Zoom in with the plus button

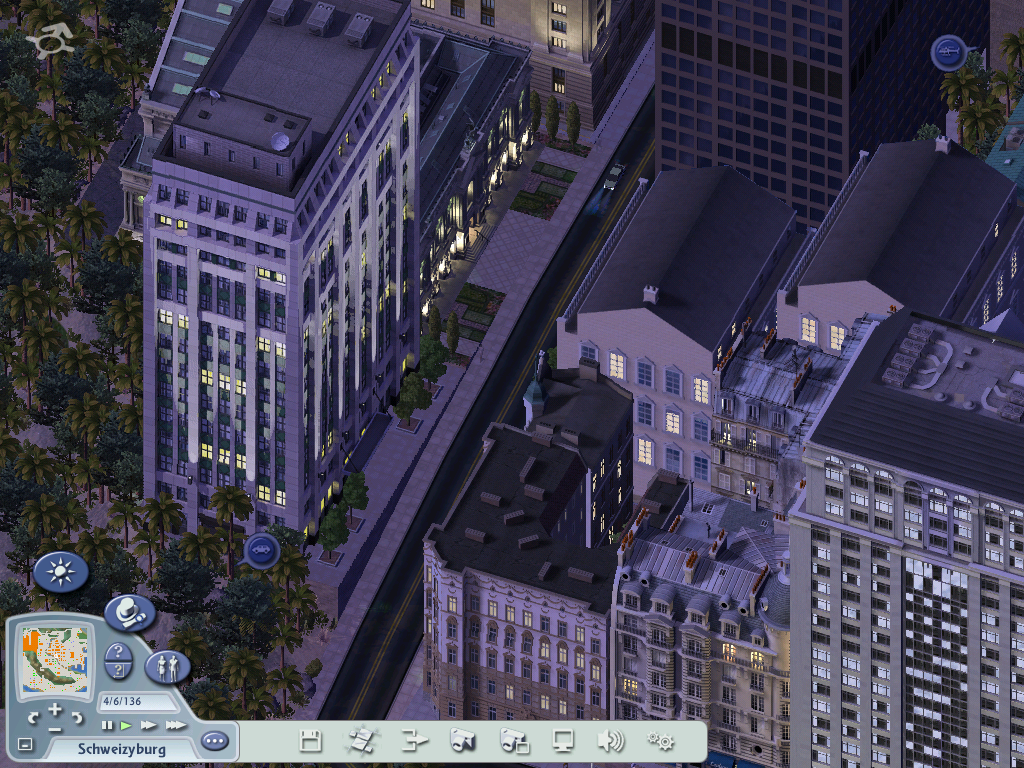pos(55,709)
